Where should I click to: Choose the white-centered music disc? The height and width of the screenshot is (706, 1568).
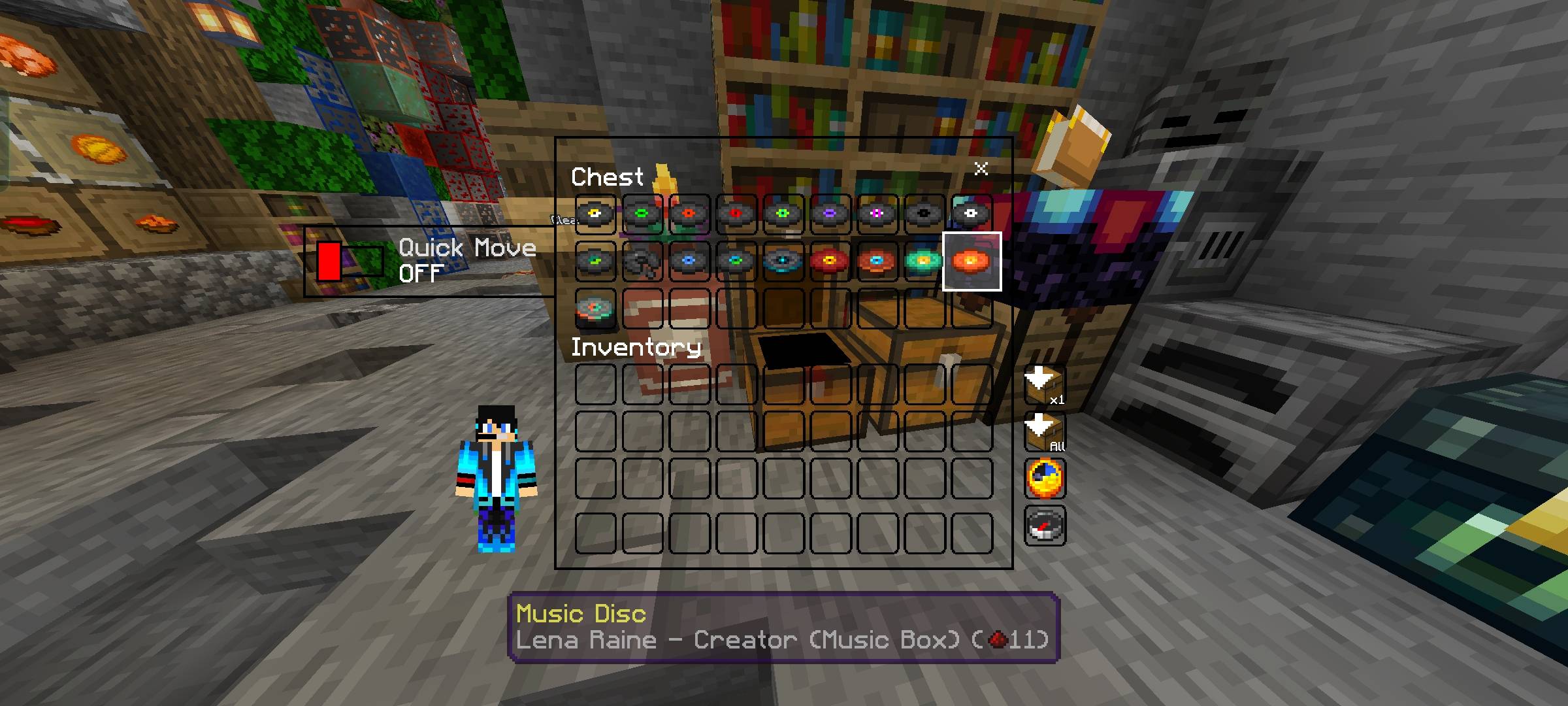pos(971,214)
